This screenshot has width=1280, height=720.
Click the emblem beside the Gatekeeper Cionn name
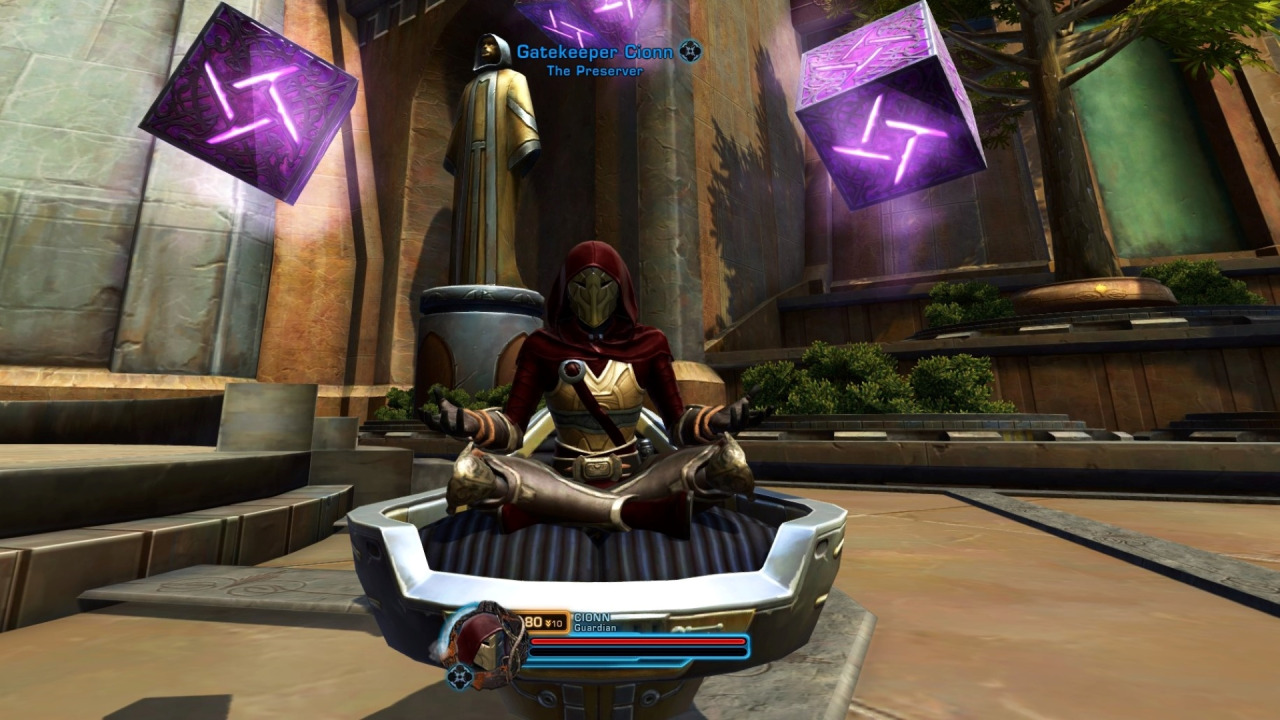point(690,51)
